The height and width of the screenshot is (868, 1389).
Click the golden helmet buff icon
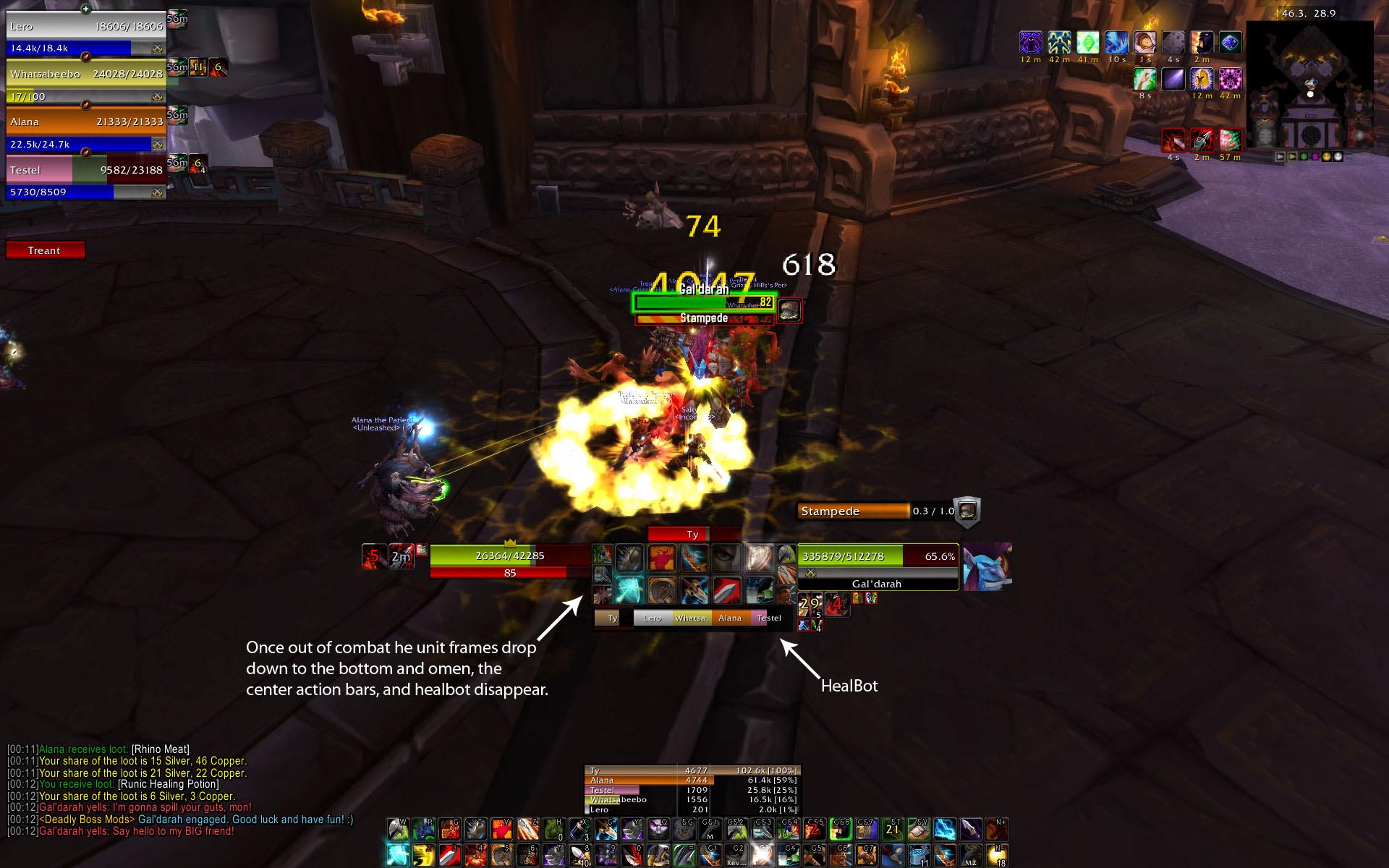tap(1202, 78)
